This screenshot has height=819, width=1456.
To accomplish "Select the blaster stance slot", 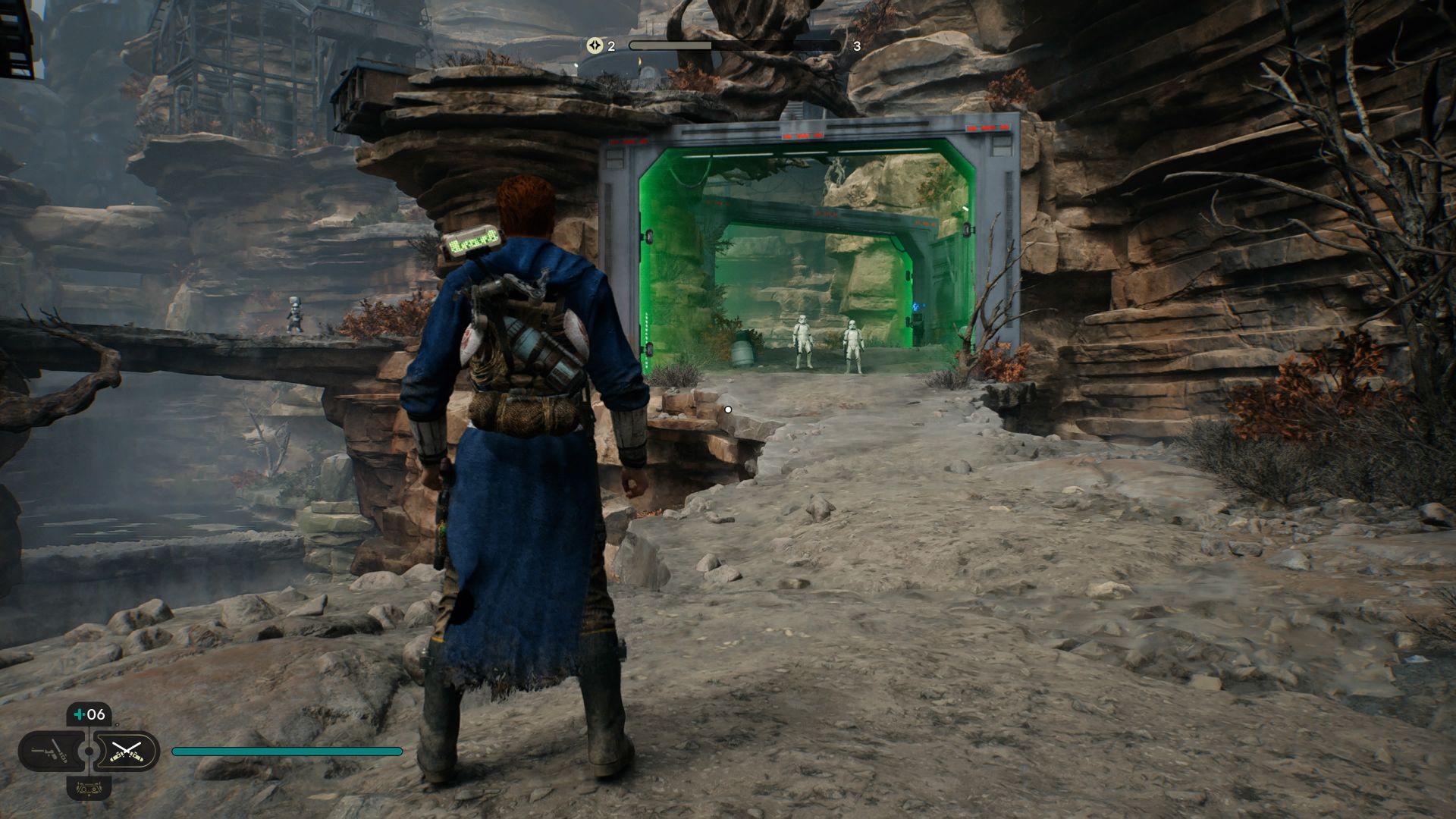I will click(x=49, y=752).
